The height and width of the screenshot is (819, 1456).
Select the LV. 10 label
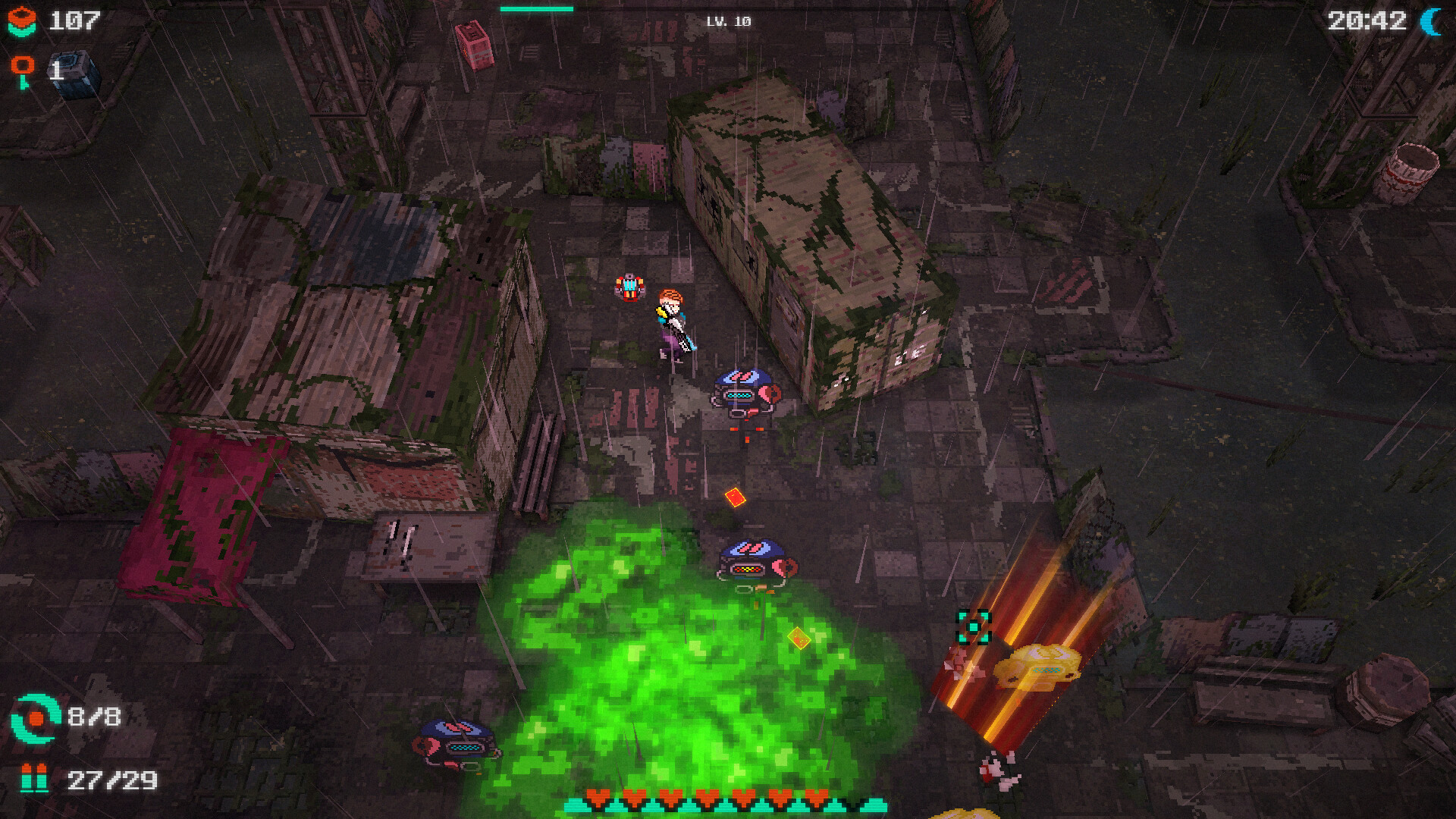pyautogui.click(x=730, y=23)
